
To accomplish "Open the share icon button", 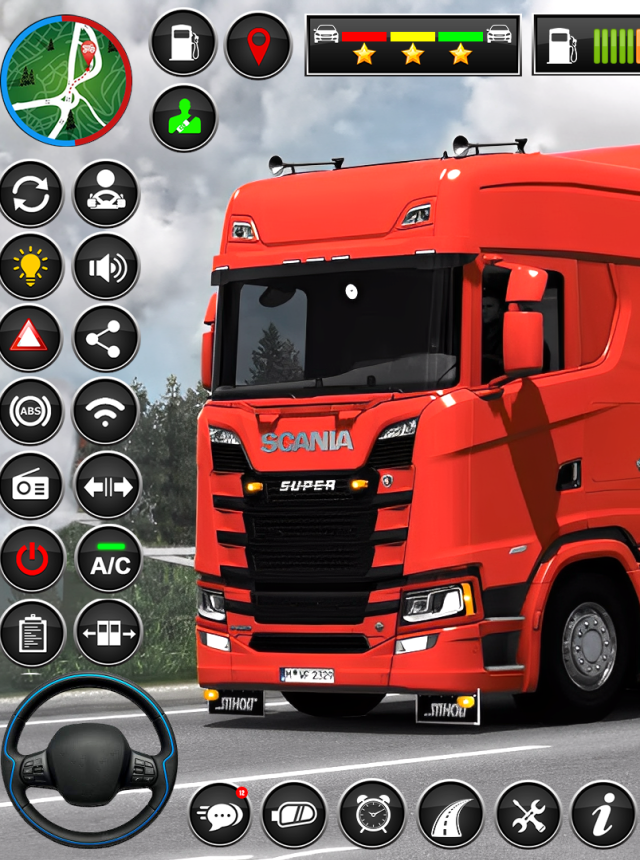I will 106,339.
